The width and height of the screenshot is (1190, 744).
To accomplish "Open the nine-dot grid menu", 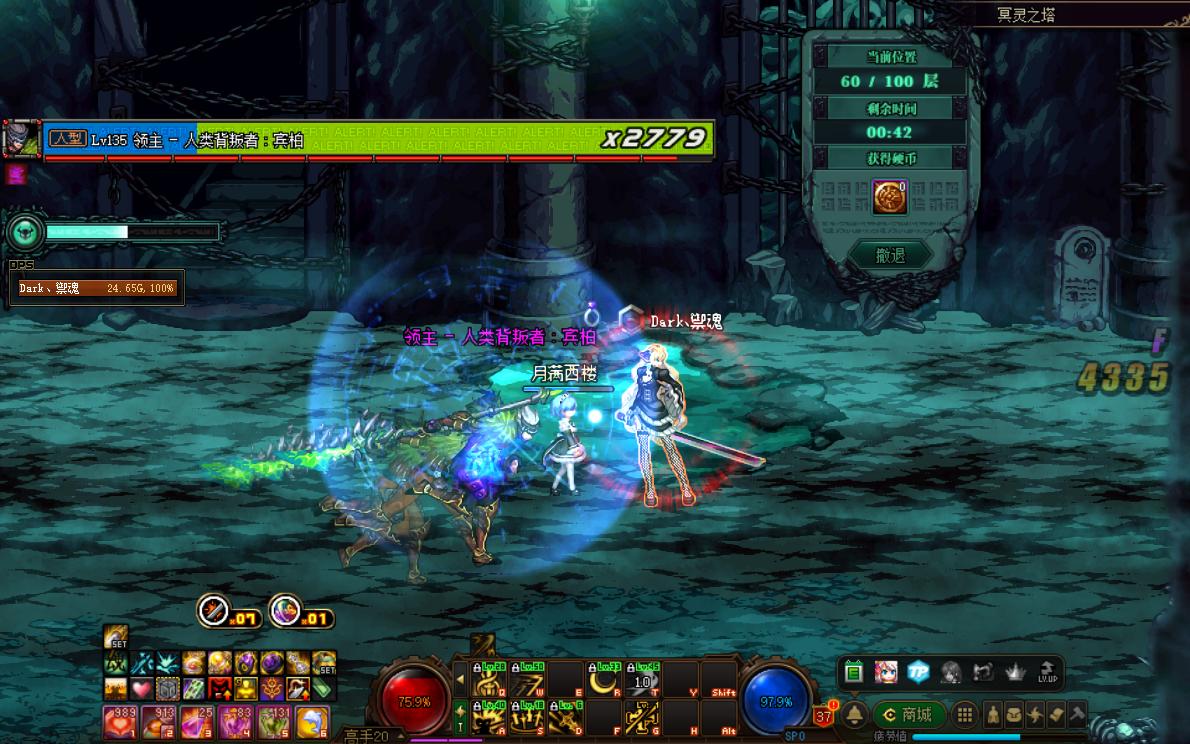I will [964, 715].
